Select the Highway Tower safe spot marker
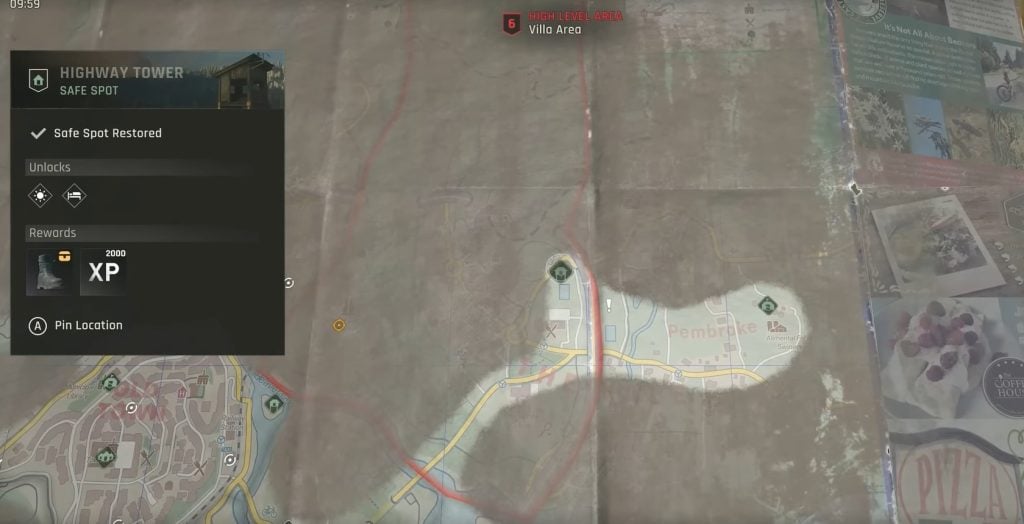Image resolution: width=1024 pixels, height=524 pixels. (x=559, y=268)
